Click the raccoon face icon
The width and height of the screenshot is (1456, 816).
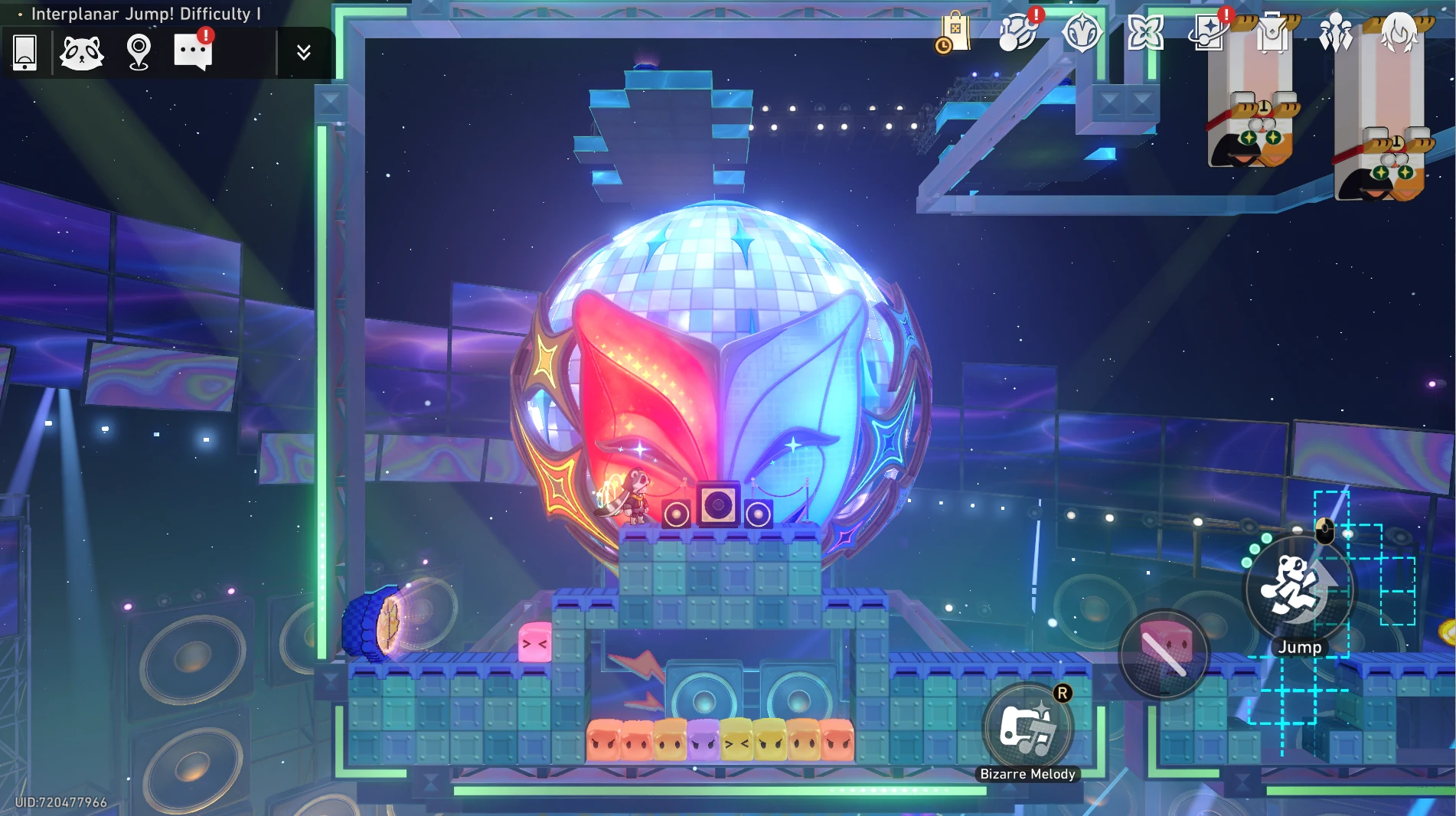tap(81, 52)
